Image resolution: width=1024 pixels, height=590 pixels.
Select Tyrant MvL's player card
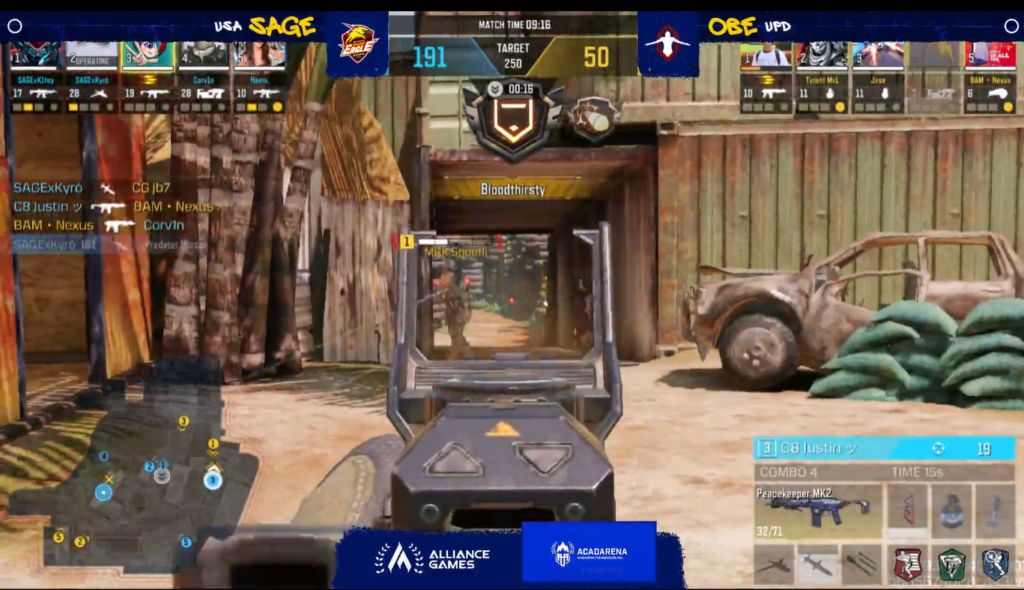(822, 77)
